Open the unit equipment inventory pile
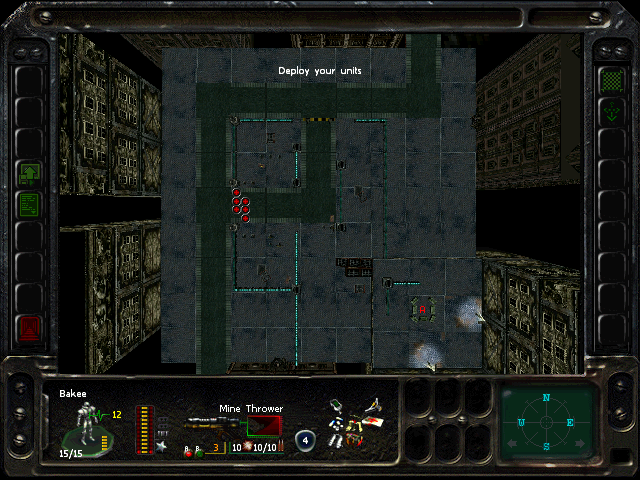Screen dimensions: 640x480 point(355,422)
